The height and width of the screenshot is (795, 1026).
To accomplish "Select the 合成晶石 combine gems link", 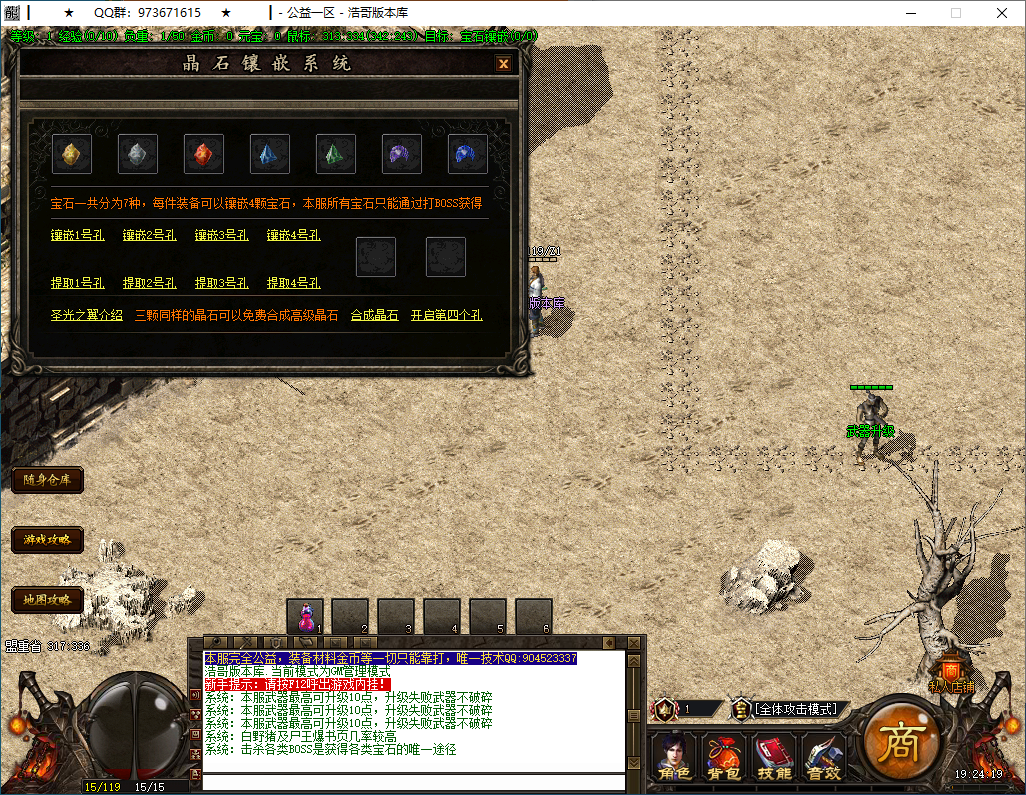I will click(x=374, y=315).
